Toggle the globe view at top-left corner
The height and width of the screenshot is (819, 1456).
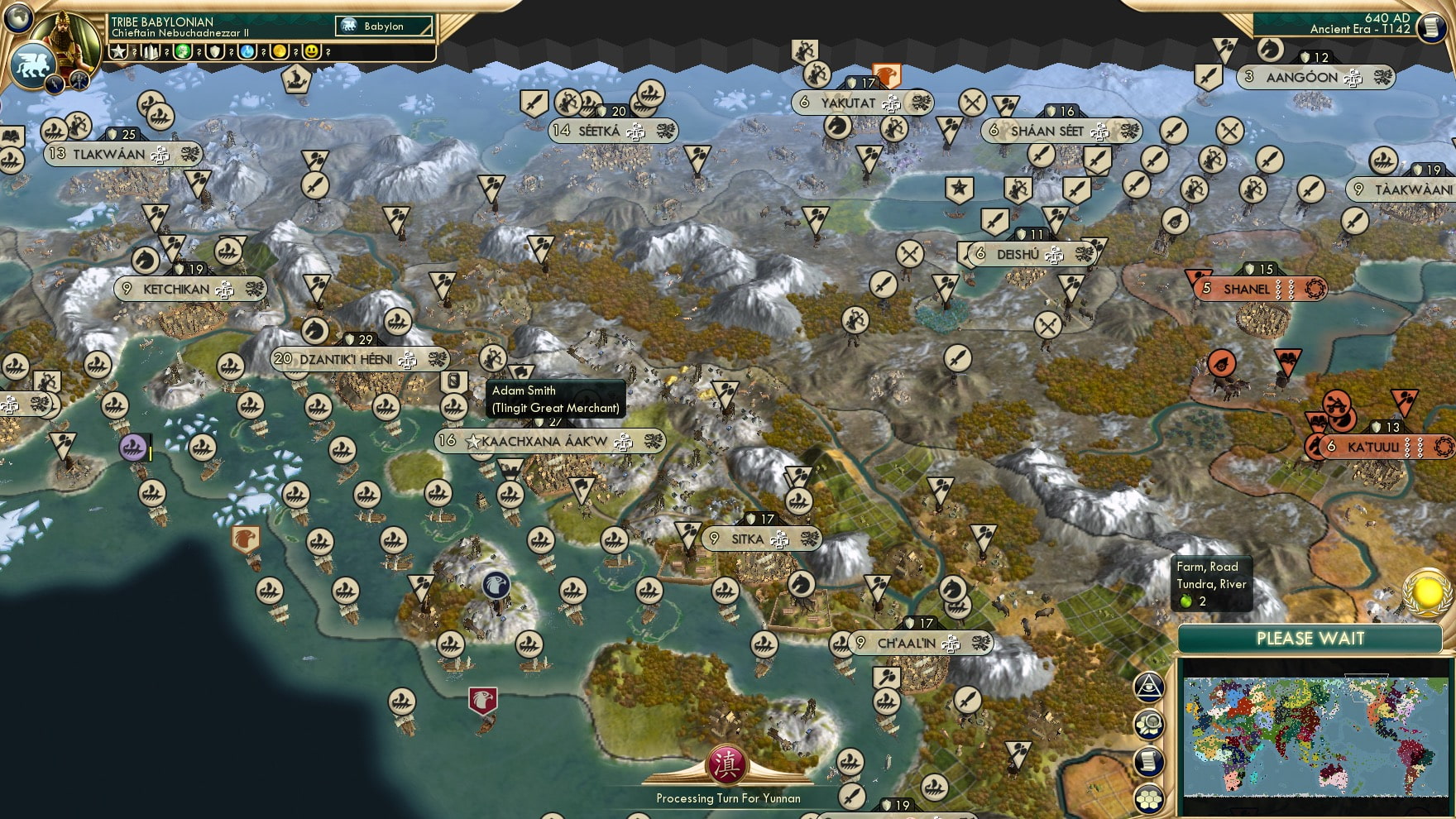[x=18, y=19]
